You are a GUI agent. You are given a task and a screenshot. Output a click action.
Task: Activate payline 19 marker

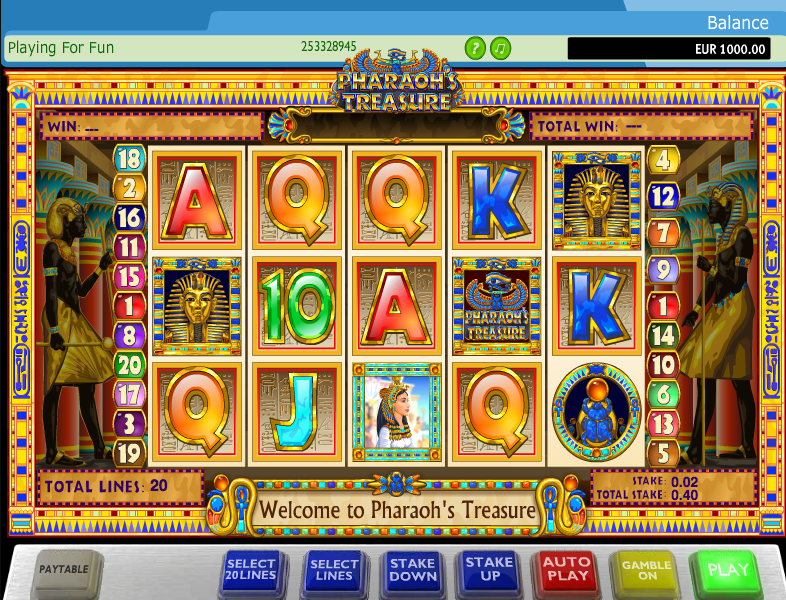(x=129, y=452)
